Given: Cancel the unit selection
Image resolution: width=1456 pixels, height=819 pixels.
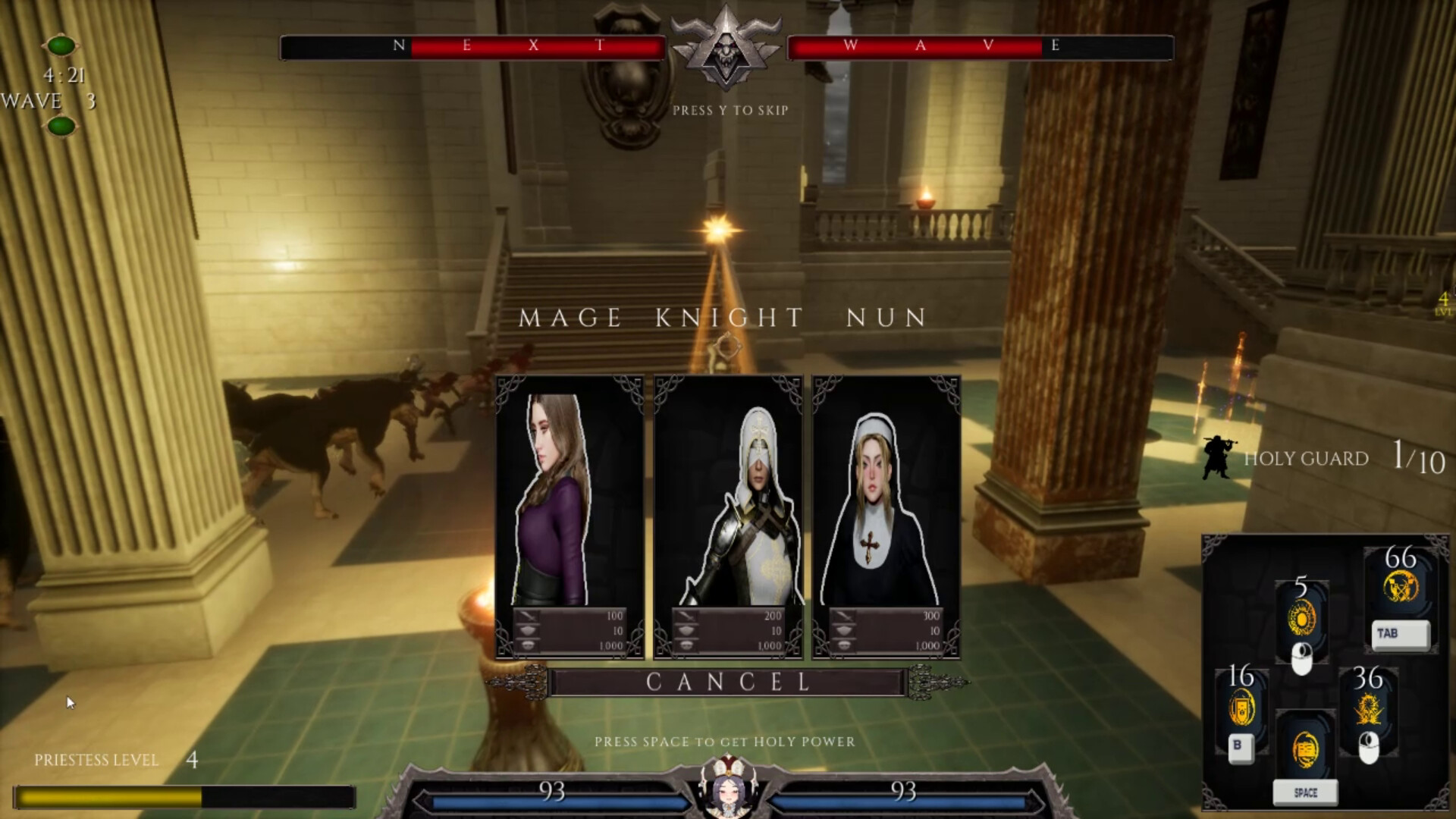Looking at the screenshot, I should [x=728, y=682].
